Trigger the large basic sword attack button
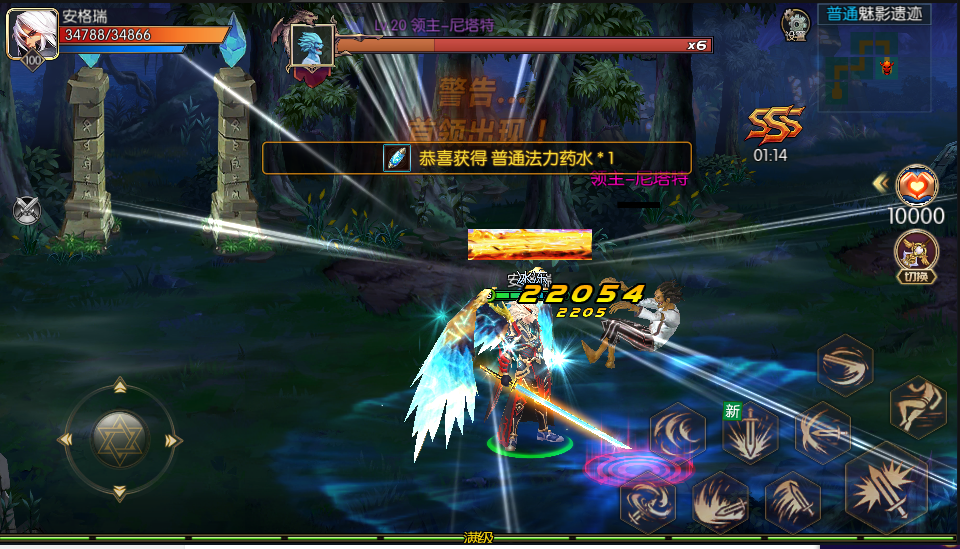The image size is (960, 549). pos(885,488)
